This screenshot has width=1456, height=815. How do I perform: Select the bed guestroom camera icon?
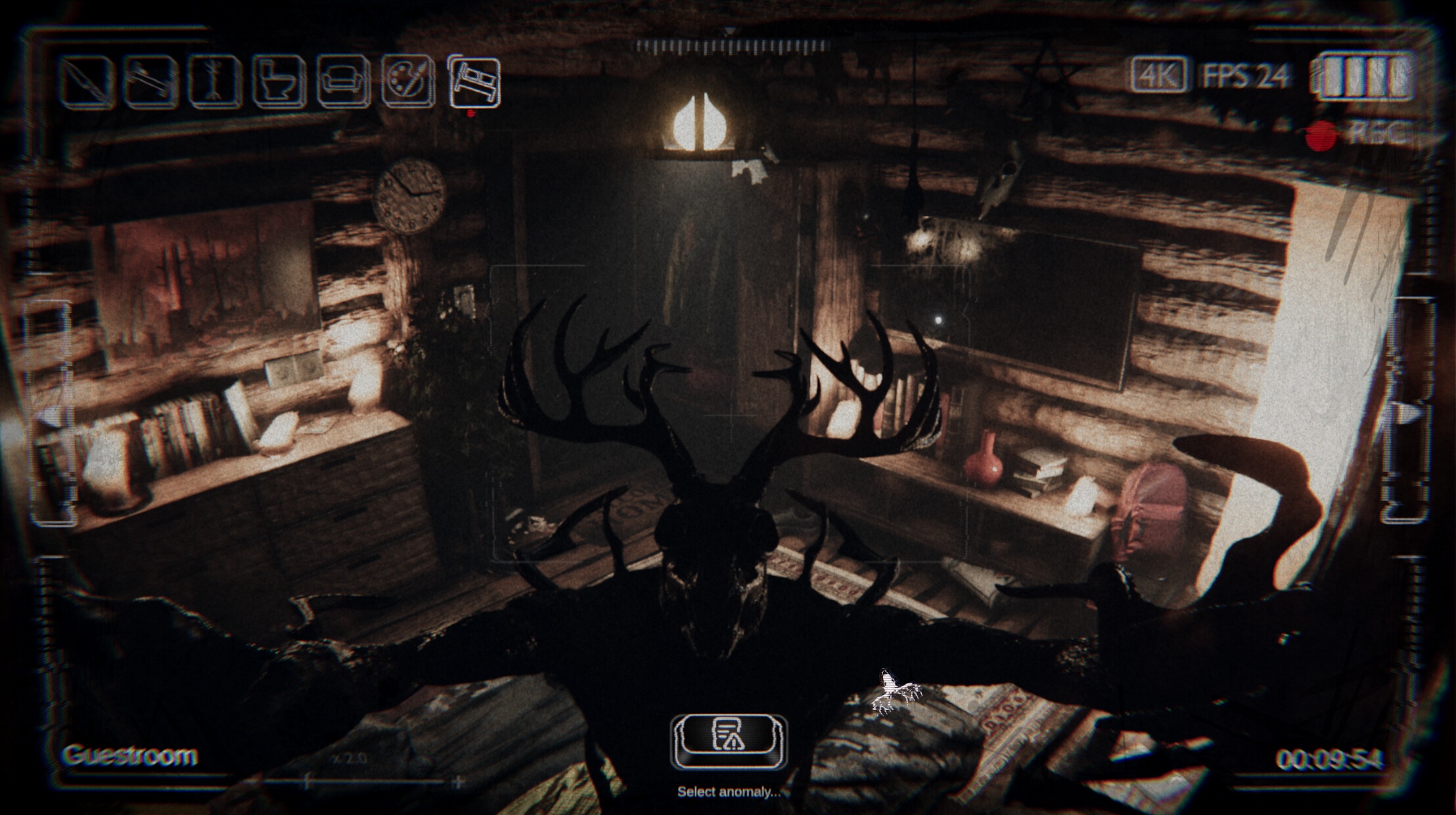tap(474, 82)
